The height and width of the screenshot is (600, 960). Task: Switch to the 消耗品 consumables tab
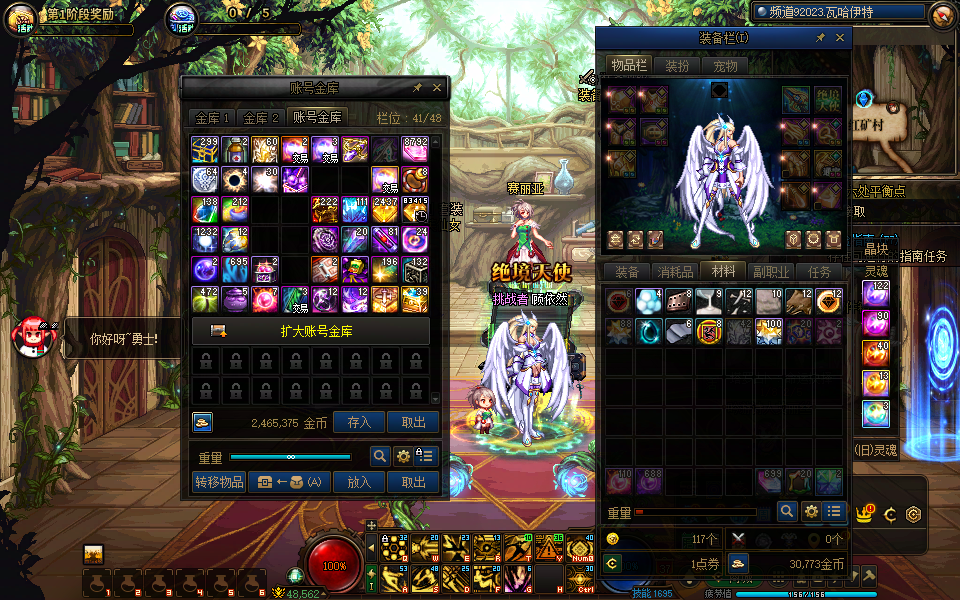pos(675,272)
